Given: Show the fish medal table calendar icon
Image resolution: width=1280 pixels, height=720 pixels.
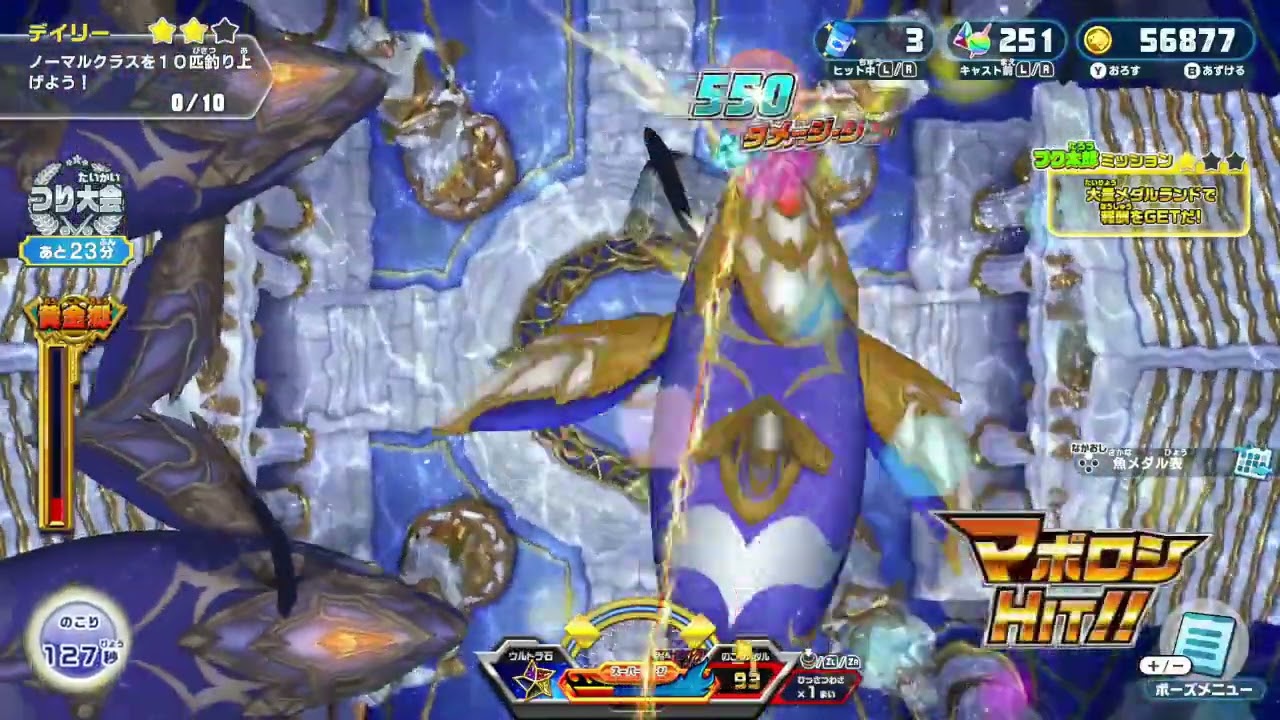Looking at the screenshot, I should (1252, 461).
